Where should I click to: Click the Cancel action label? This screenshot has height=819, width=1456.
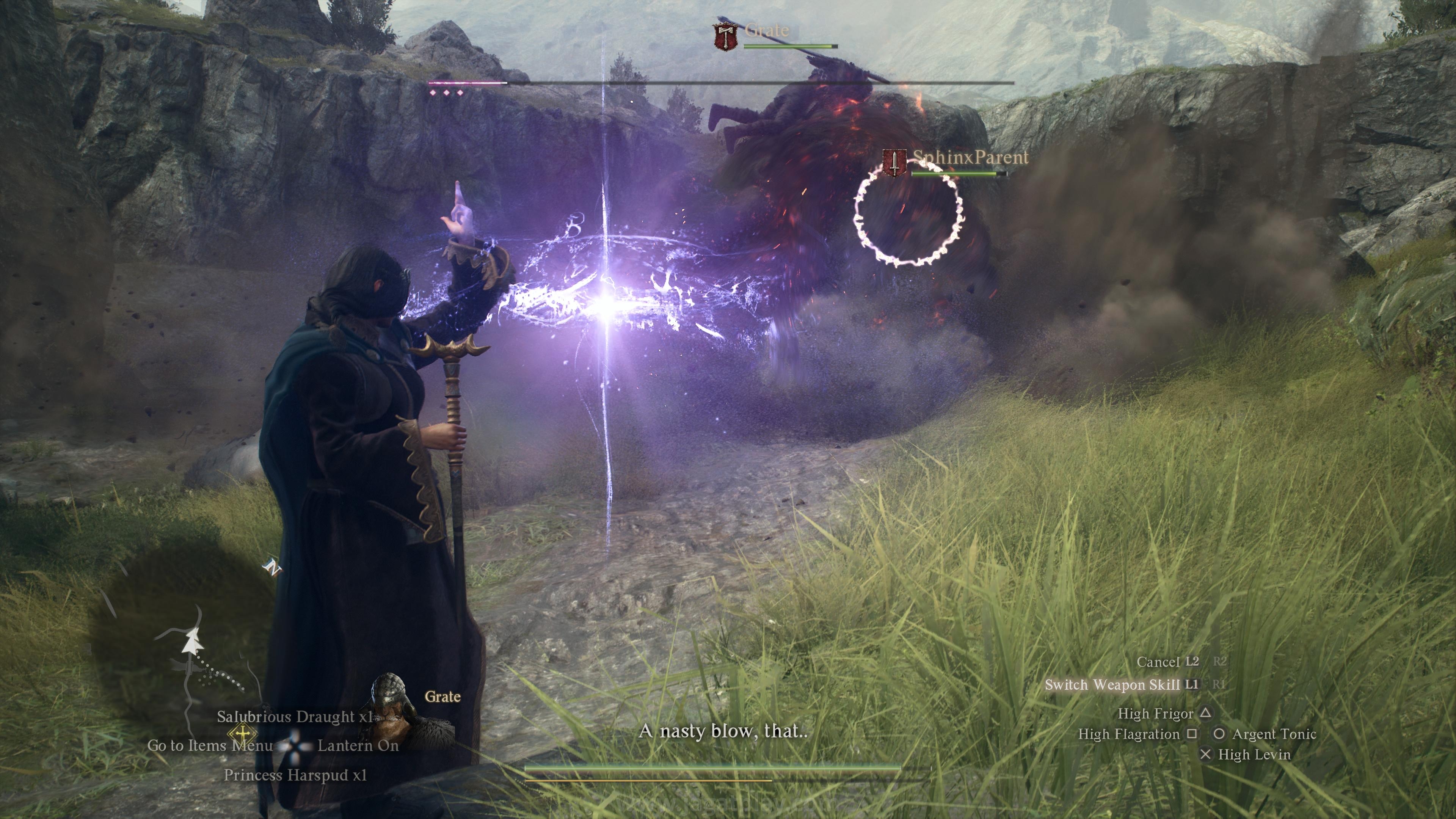point(1158,662)
